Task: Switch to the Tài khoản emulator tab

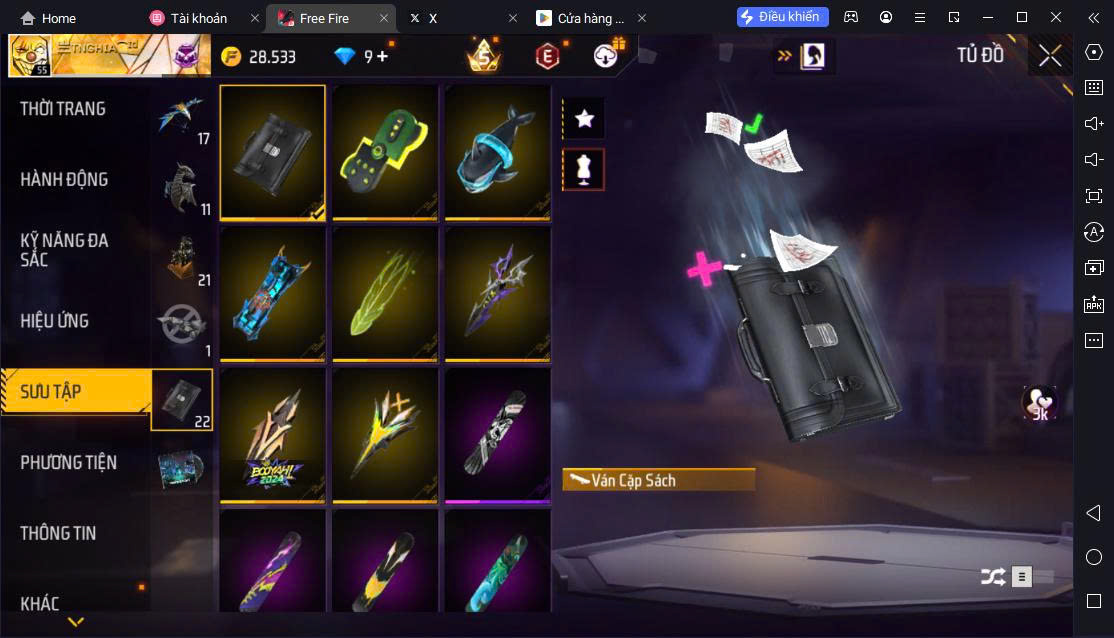Action: click(198, 18)
